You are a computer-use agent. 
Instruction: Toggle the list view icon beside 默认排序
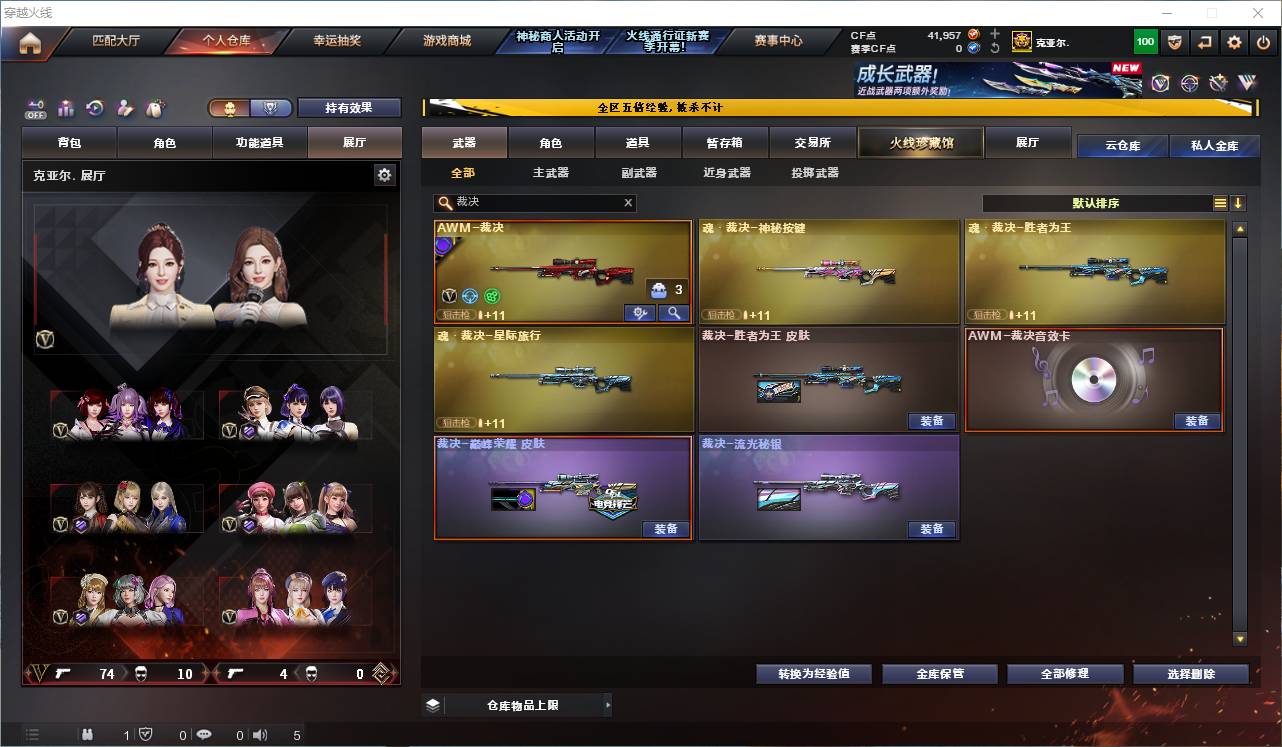pyautogui.click(x=1220, y=203)
